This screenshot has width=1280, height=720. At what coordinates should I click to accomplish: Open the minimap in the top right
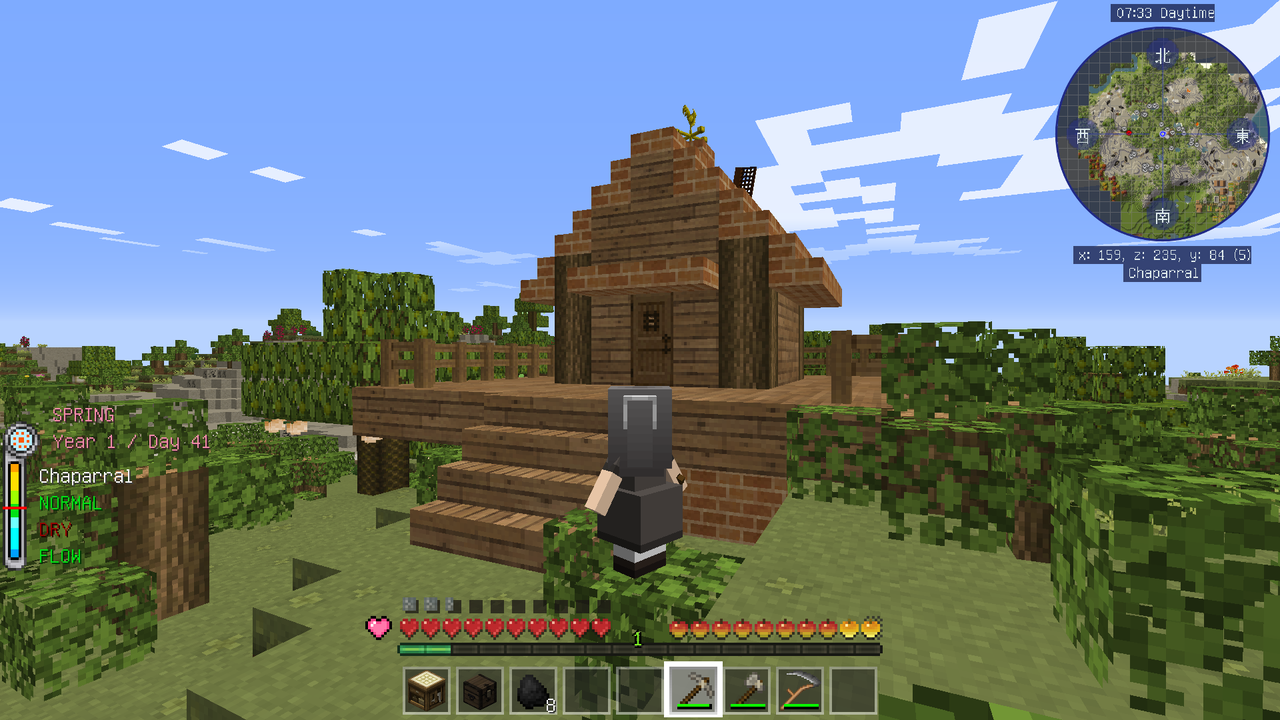click(1162, 131)
